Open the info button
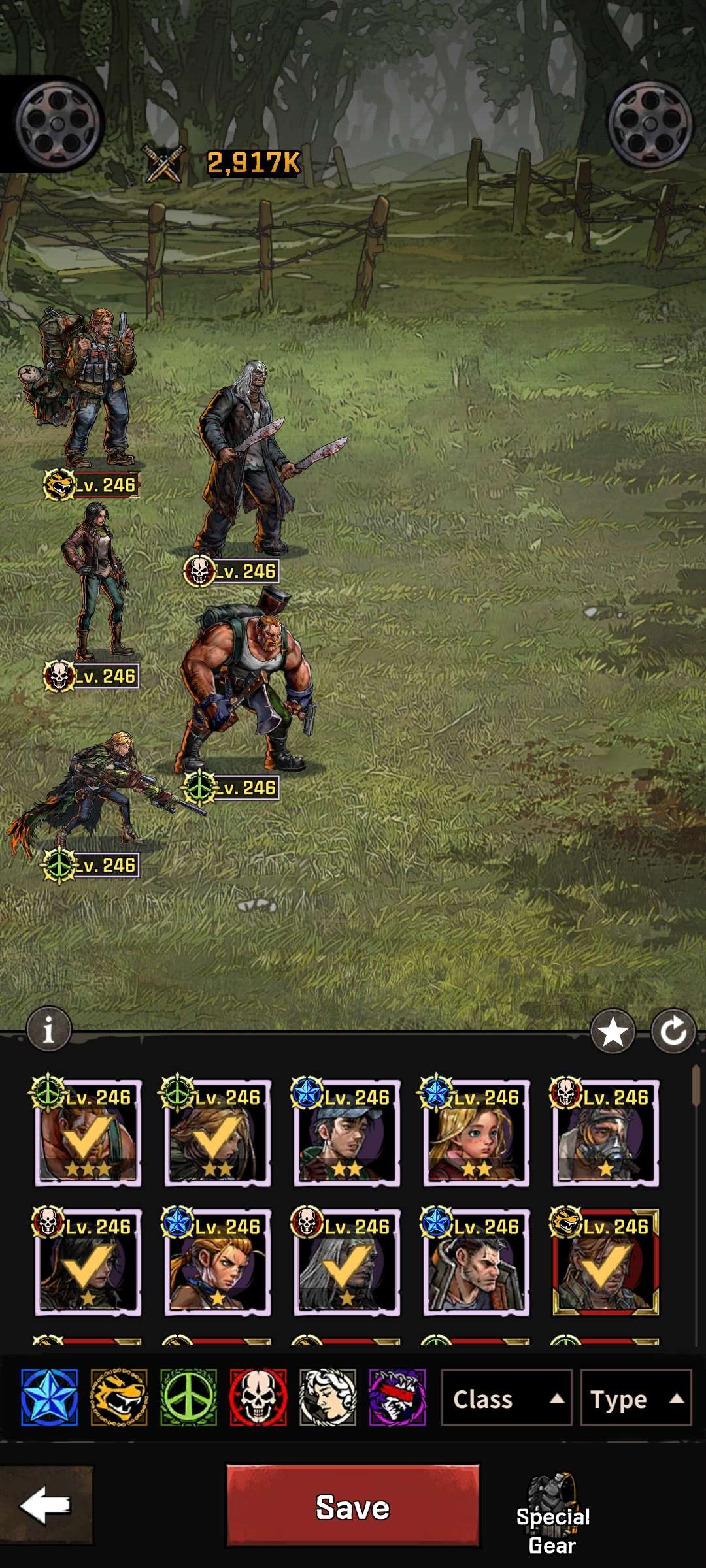The width and height of the screenshot is (706, 1568). coord(48,1030)
